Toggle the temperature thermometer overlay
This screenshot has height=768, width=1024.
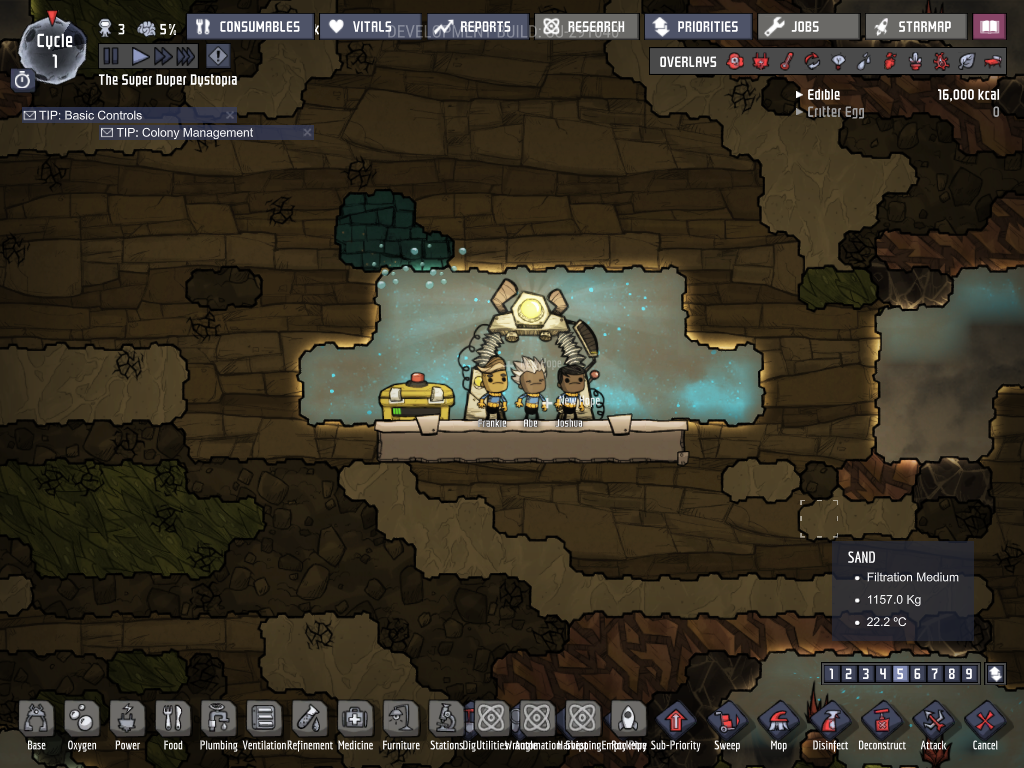(786, 62)
